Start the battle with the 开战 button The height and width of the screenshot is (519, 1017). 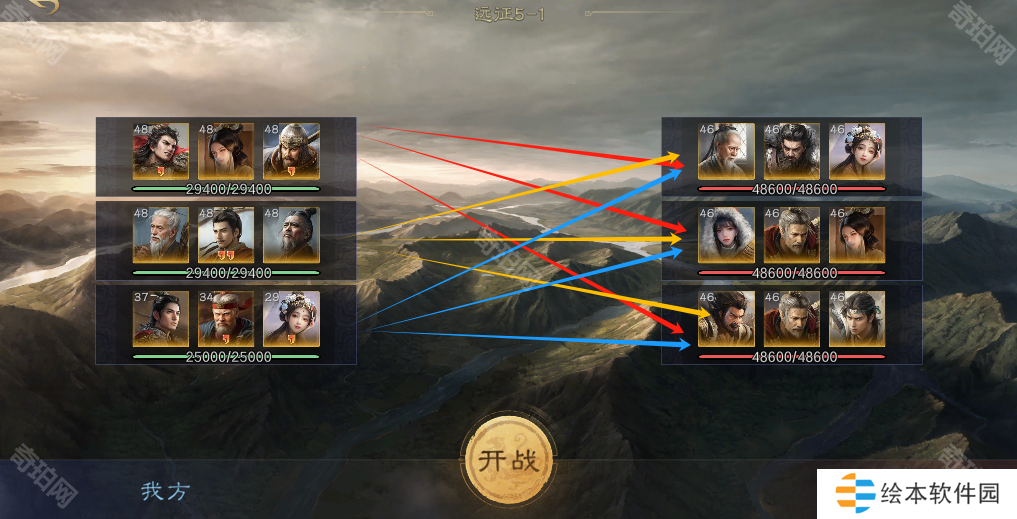[509, 460]
